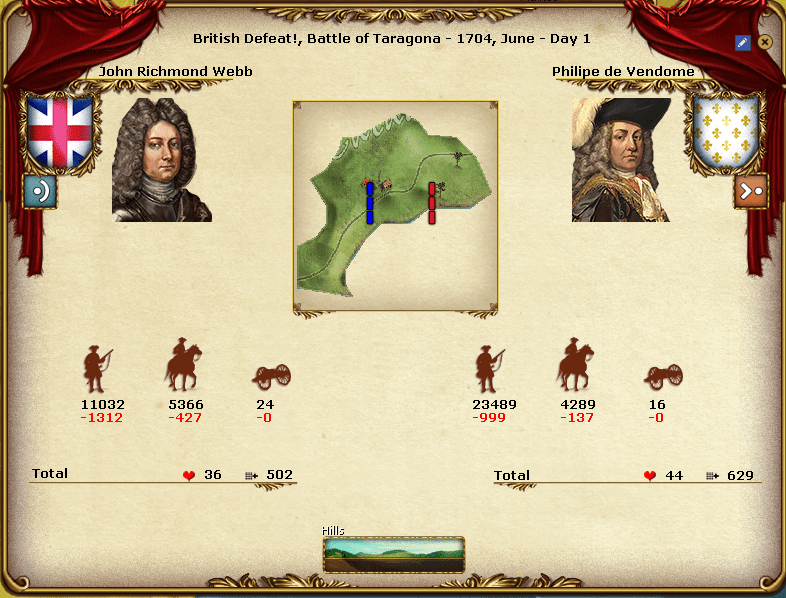Select the British cavalry icon
Image resolution: width=786 pixels, height=598 pixels.
tap(183, 365)
